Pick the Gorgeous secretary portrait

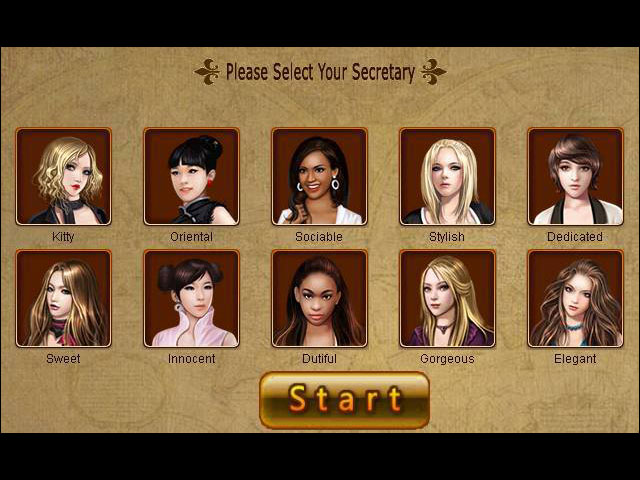point(447,298)
